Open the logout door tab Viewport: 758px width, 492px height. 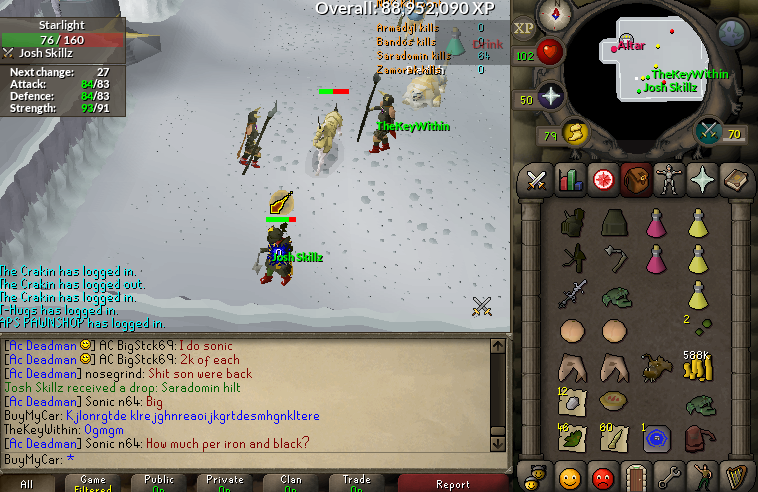635,473
